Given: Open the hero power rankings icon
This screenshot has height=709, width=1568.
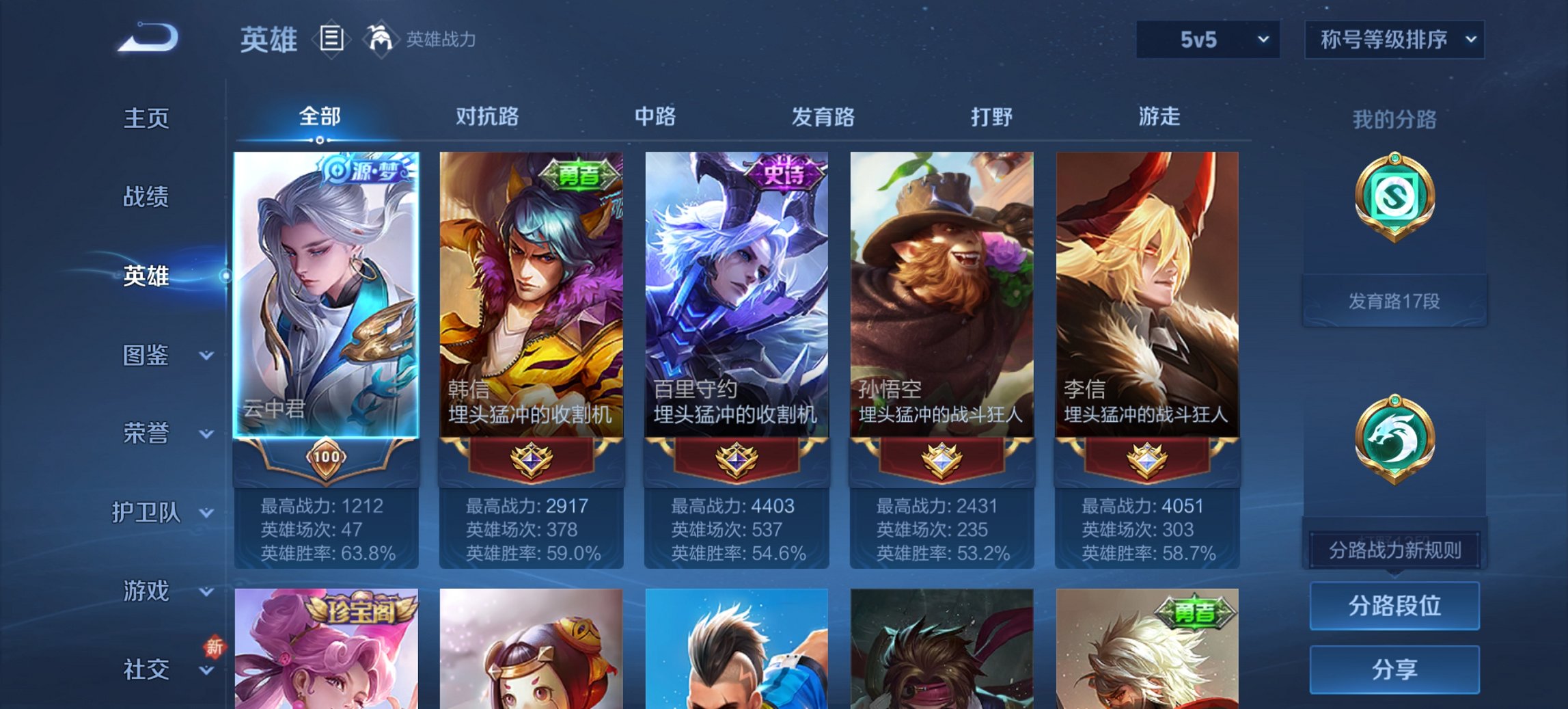Looking at the screenshot, I should point(380,40).
